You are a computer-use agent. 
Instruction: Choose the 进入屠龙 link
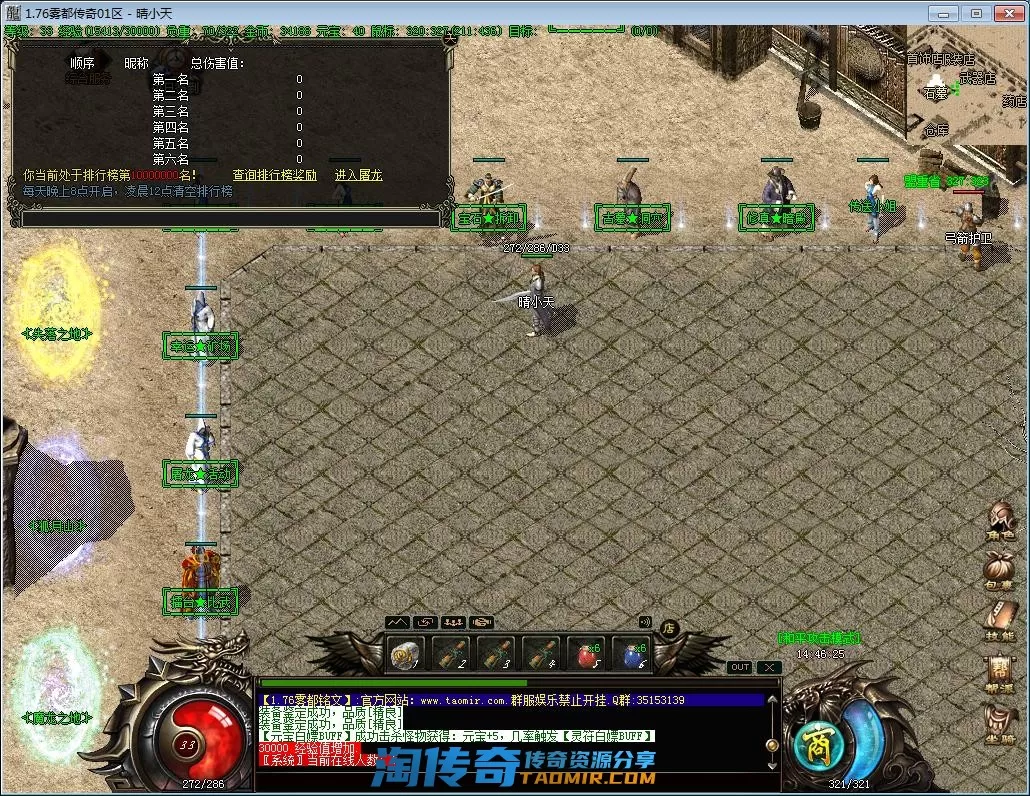click(358, 175)
